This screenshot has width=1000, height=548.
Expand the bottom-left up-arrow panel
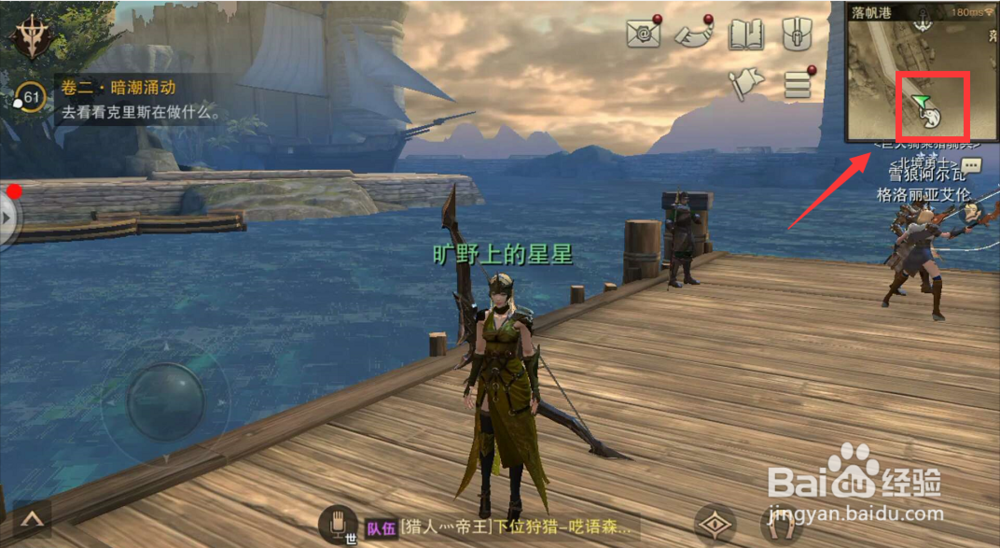[x=33, y=519]
